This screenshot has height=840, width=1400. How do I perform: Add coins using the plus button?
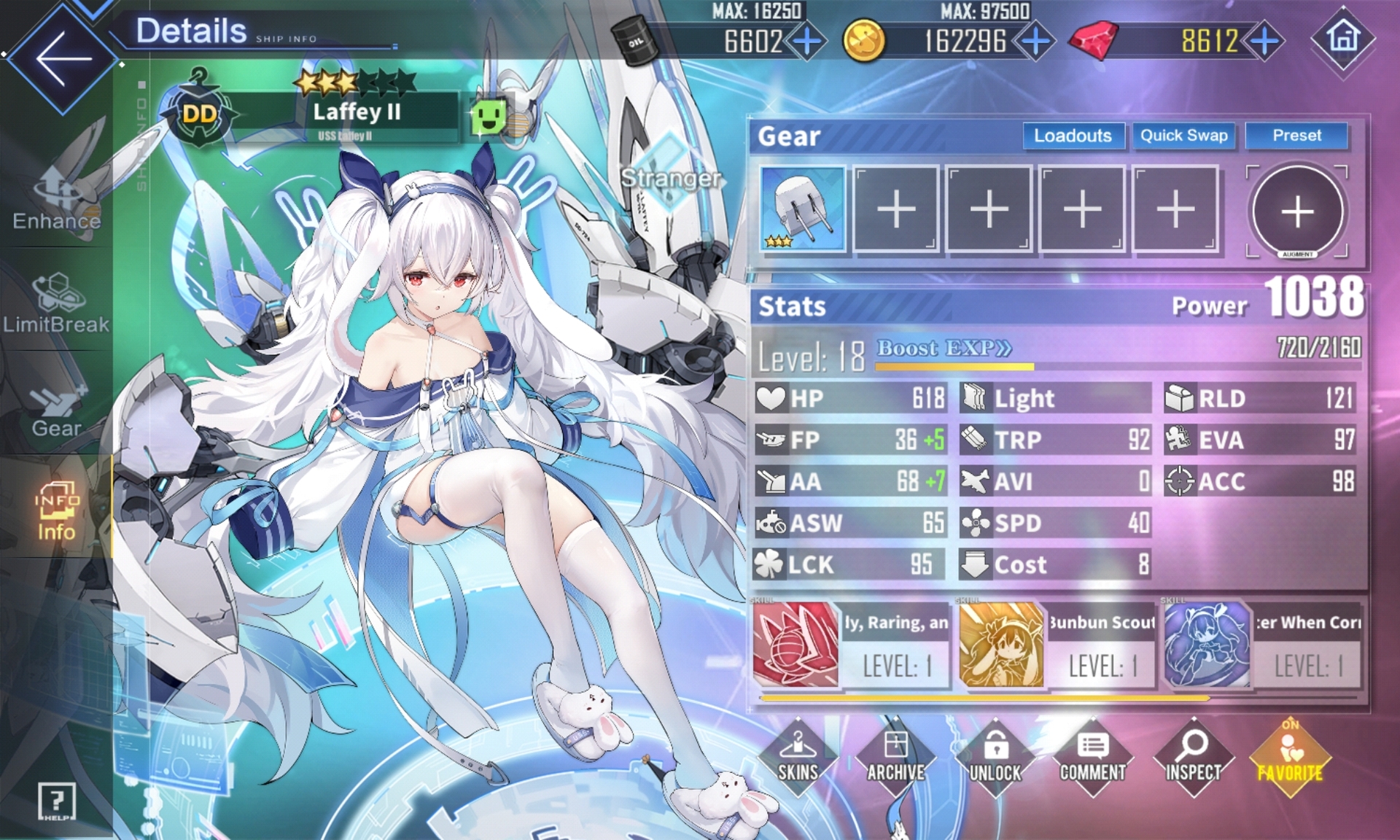1035,41
